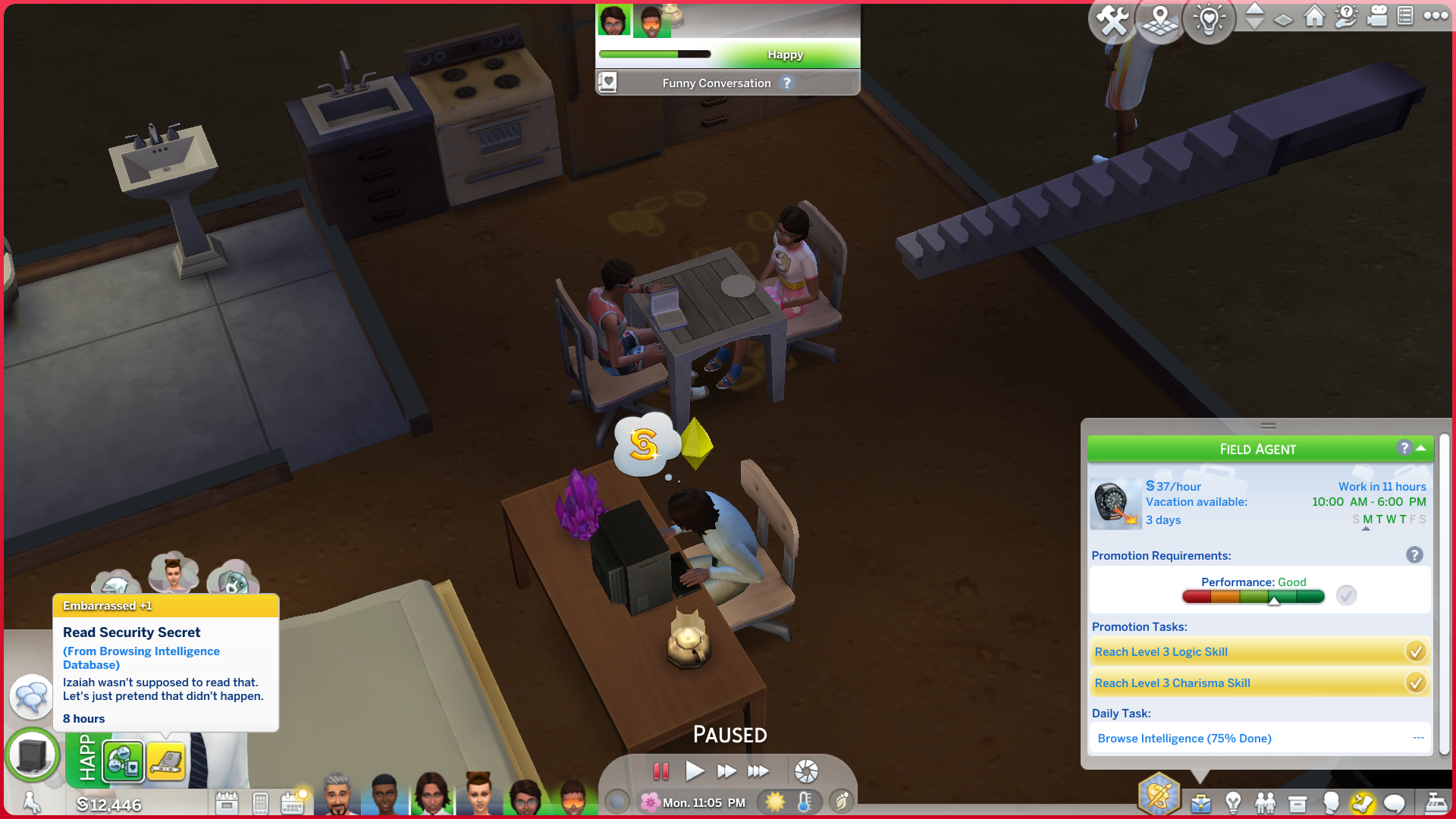Open the career briefcase panel tab
This screenshot has width=1456, height=819.
tap(1200, 802)
